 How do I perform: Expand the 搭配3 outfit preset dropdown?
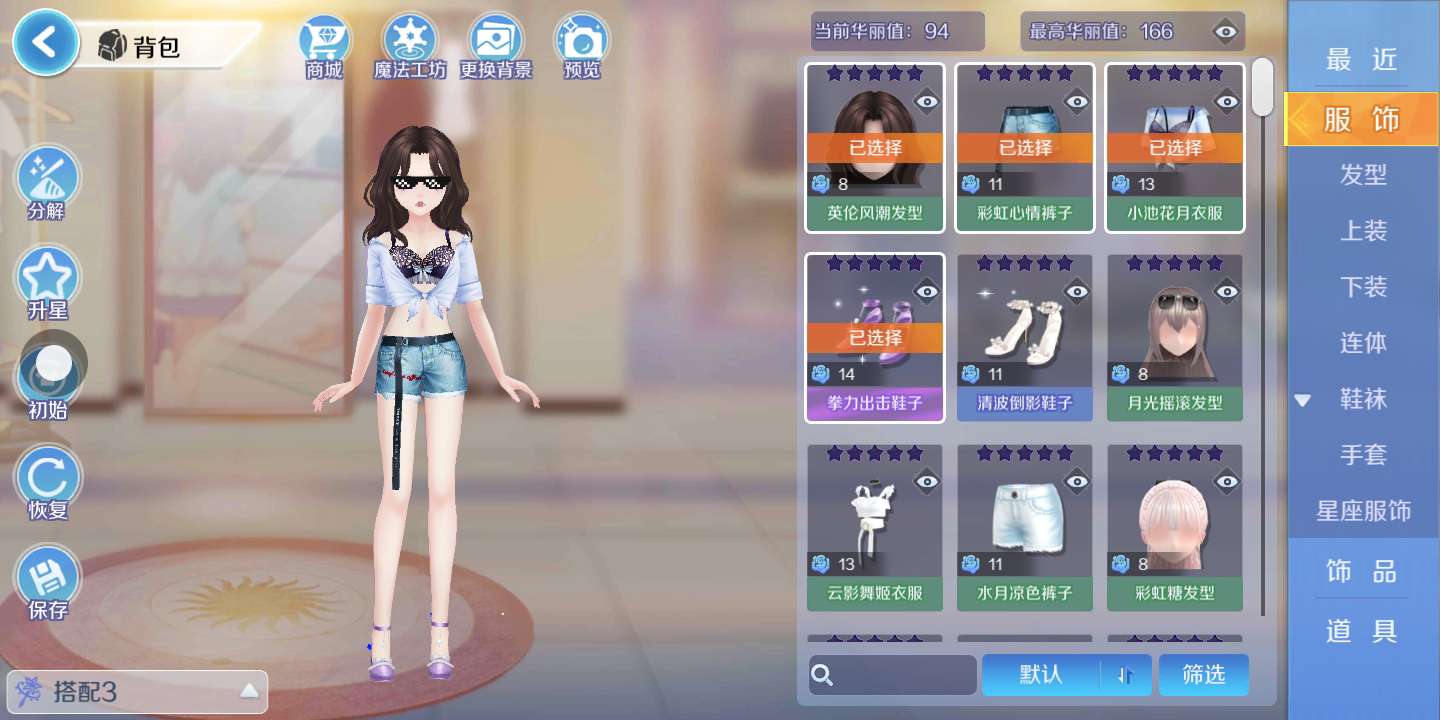(249, 691)
